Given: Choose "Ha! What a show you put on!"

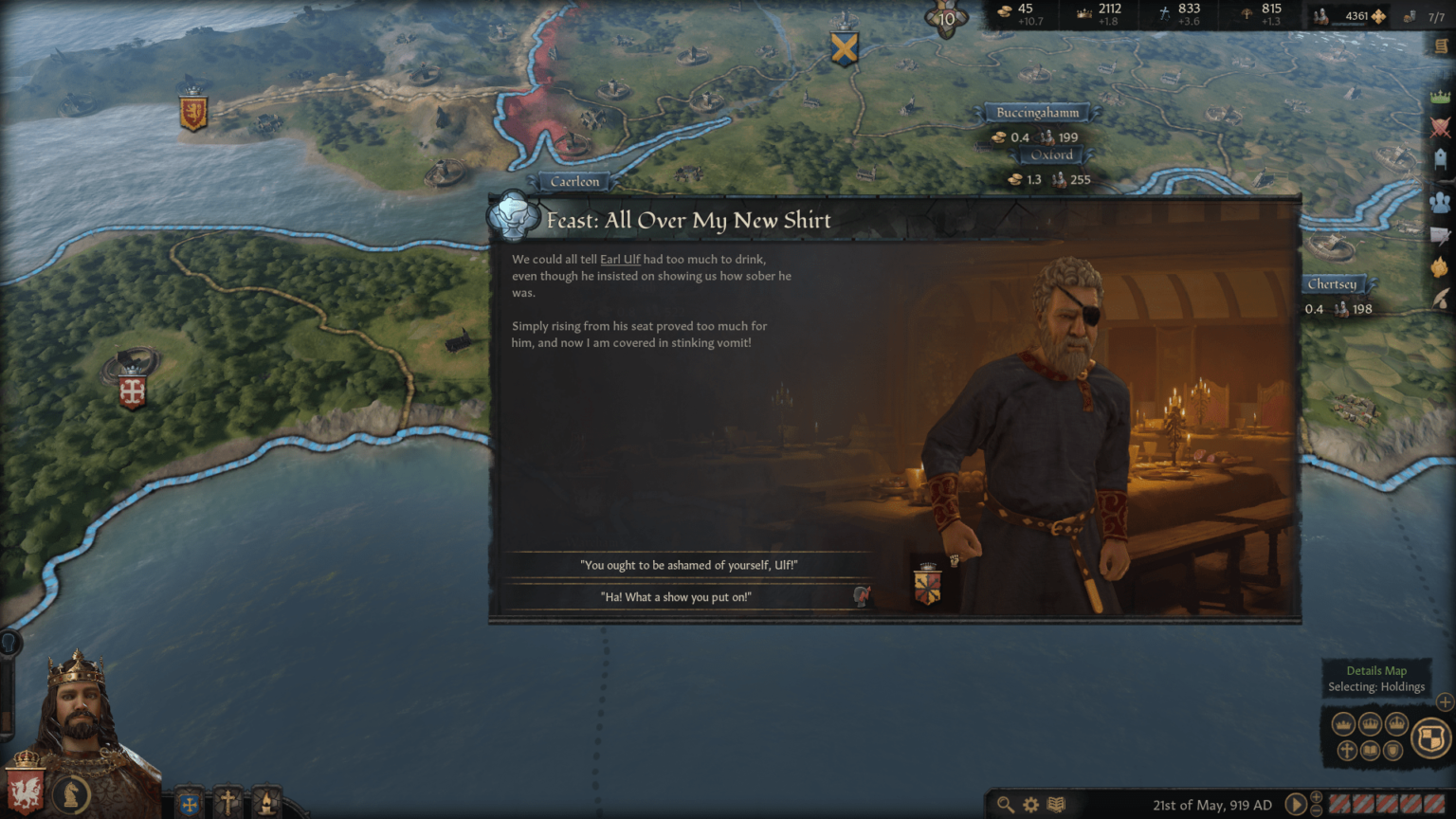Looking at the screenshot, I should (x=675, y=597).
